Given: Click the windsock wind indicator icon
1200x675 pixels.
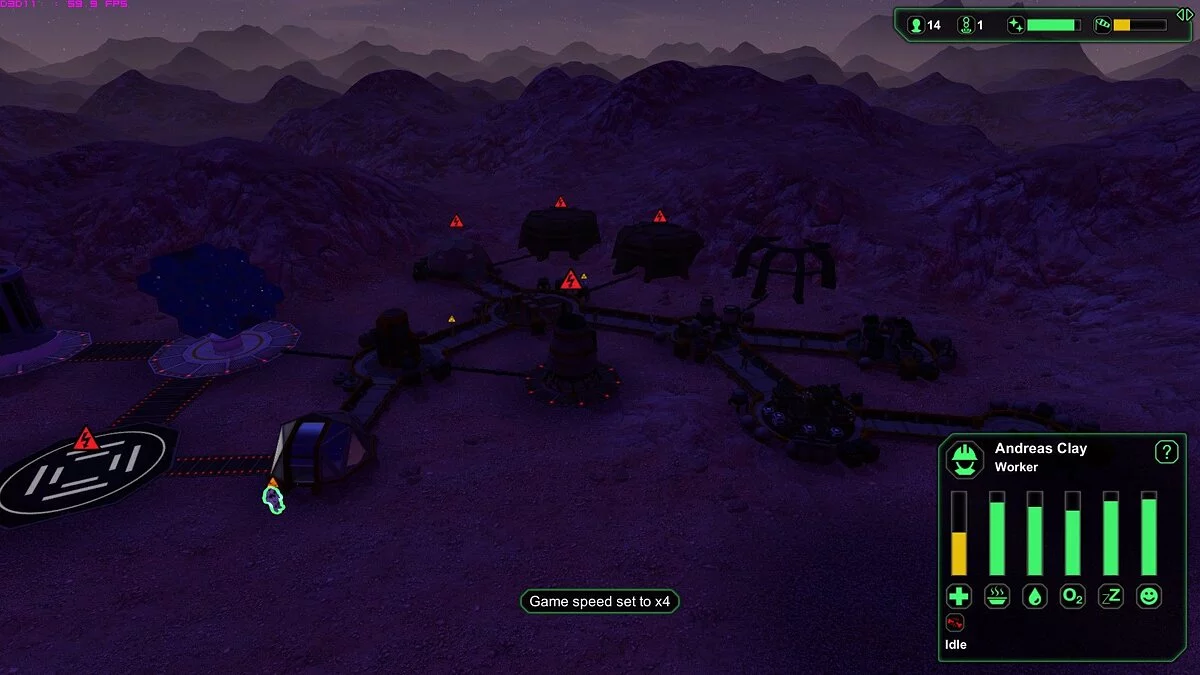Looking at the screenshot, I should [x=1102, y=25].
